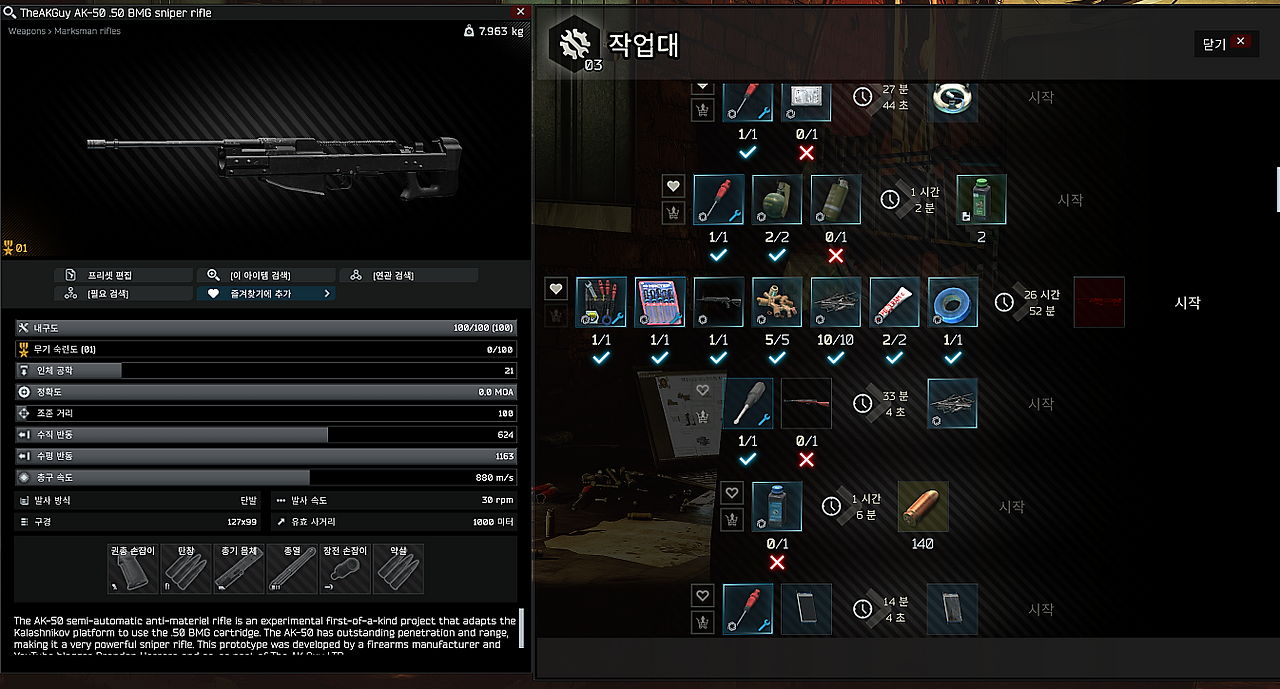Select the green bottle craft output
Screen dimensions: 1280x689
(981, 199)
